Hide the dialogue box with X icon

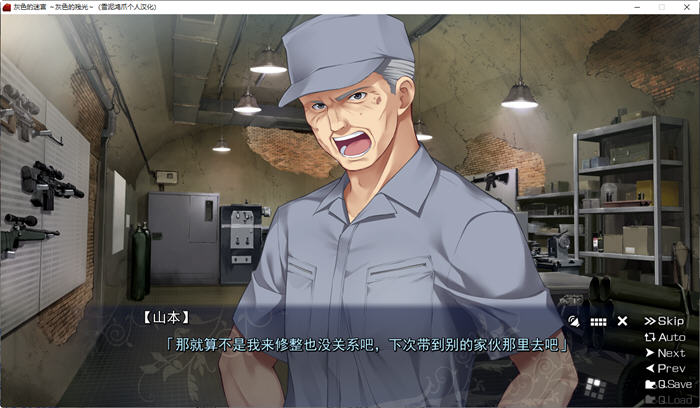[x=622, y=321]
